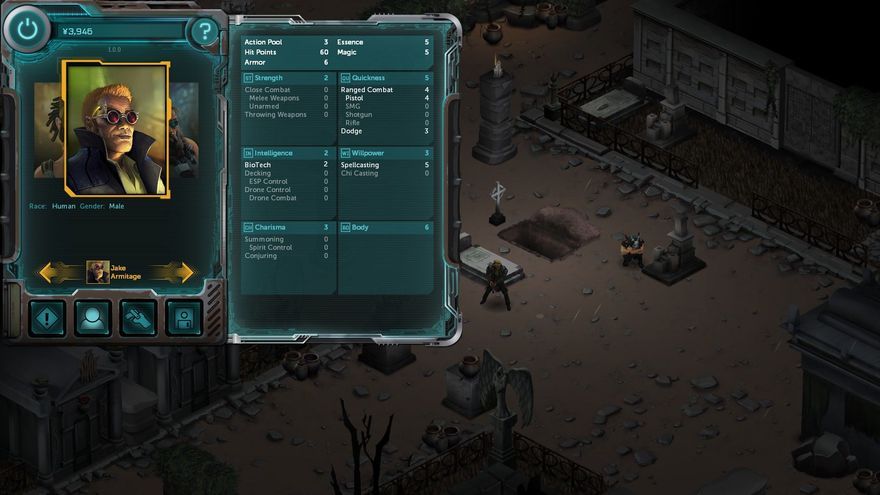Select the BioTech skill row
Viewport: 880px width, 495px height.
[x=287, y=164]
